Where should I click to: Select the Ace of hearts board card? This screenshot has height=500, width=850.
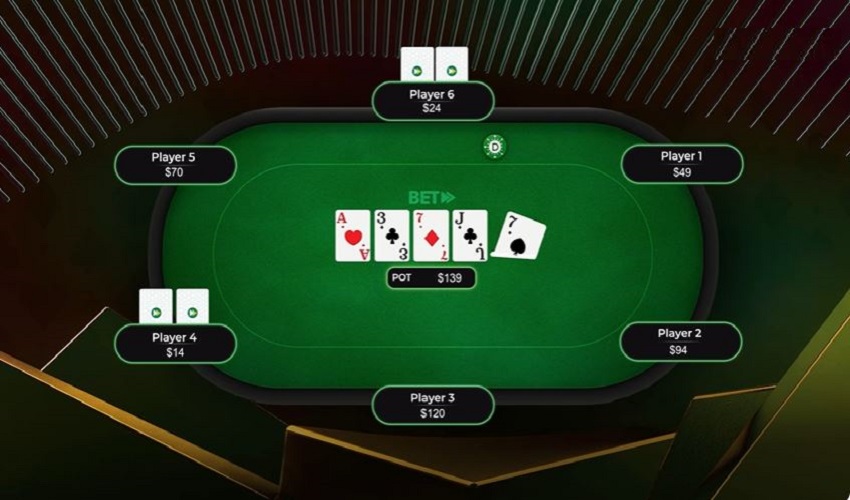(353, 235)
